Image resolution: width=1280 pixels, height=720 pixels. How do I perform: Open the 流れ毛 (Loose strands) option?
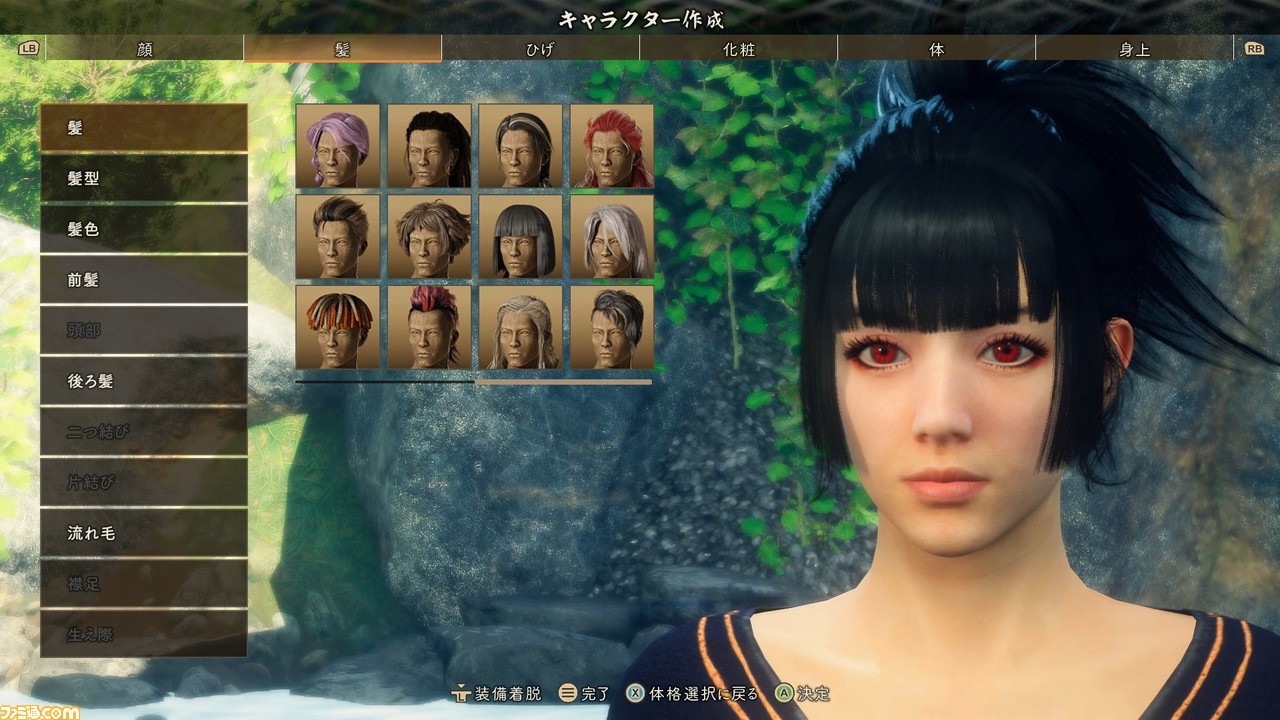click(x=144, y=533)
